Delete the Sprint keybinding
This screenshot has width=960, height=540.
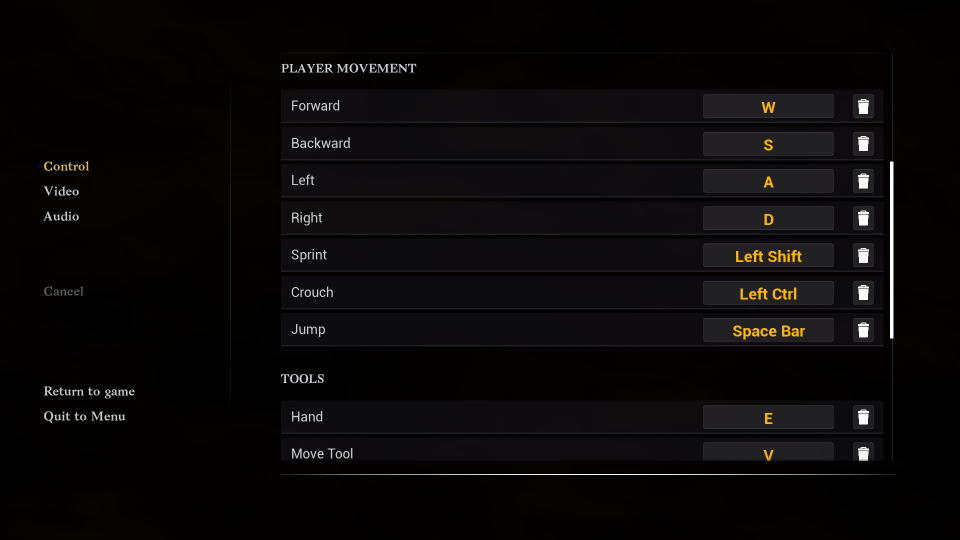863,256
